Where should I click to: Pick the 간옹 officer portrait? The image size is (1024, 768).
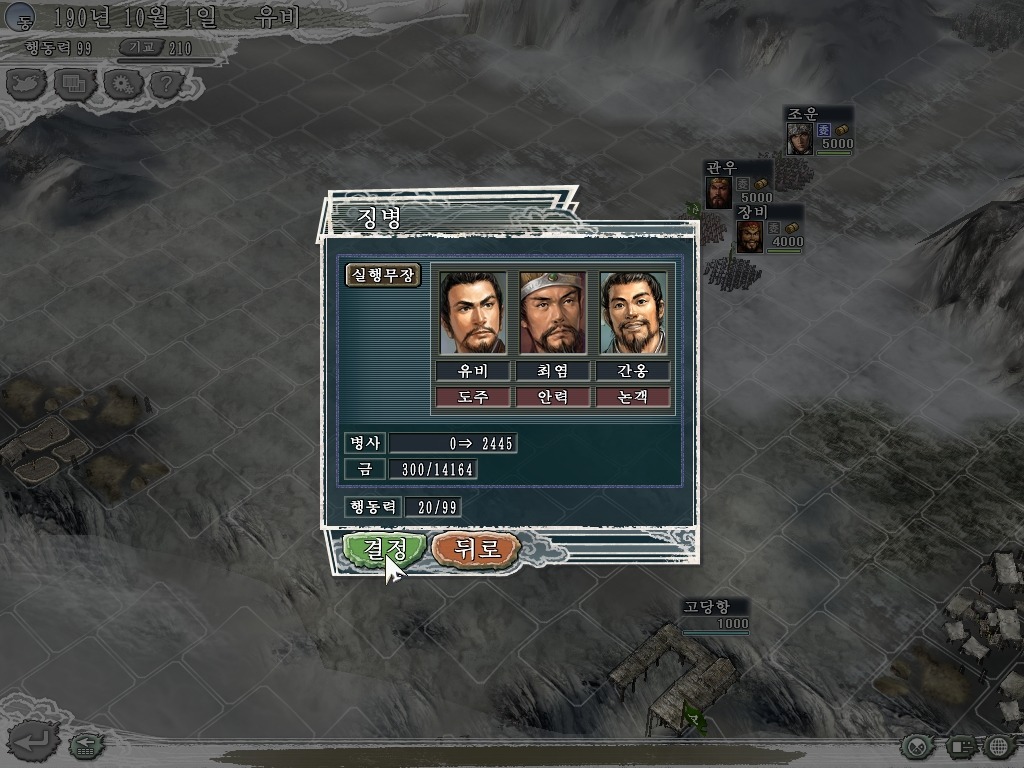[x=633, y=313]
